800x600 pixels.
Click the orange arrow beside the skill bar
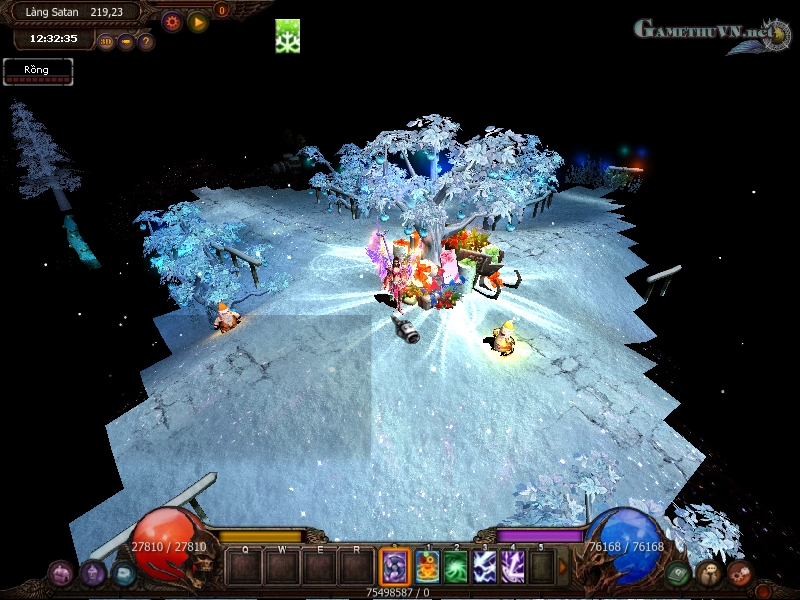point(563,567)
